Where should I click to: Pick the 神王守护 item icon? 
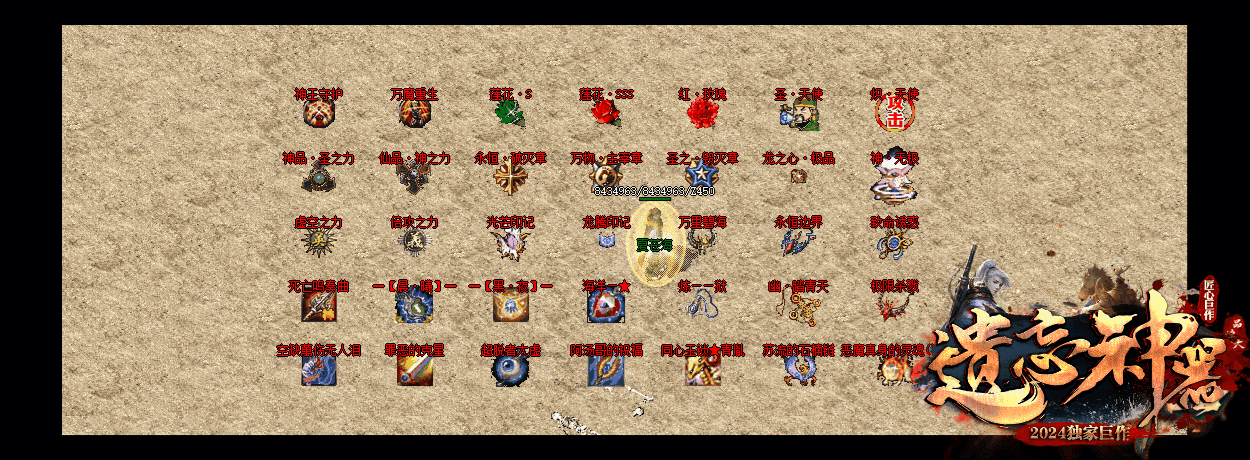(318, 113)
